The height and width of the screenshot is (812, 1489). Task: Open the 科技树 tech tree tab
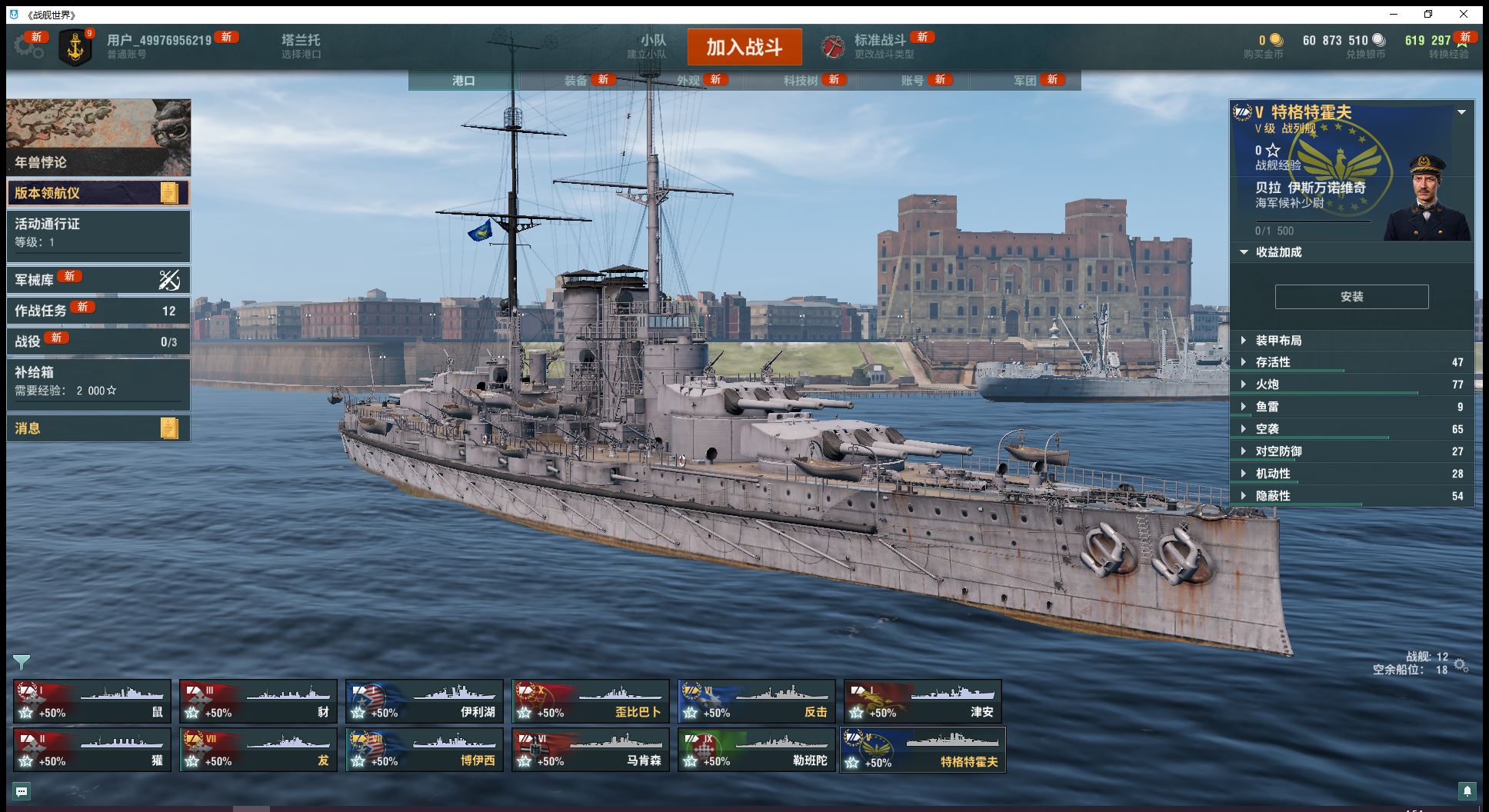pos(800,81)
